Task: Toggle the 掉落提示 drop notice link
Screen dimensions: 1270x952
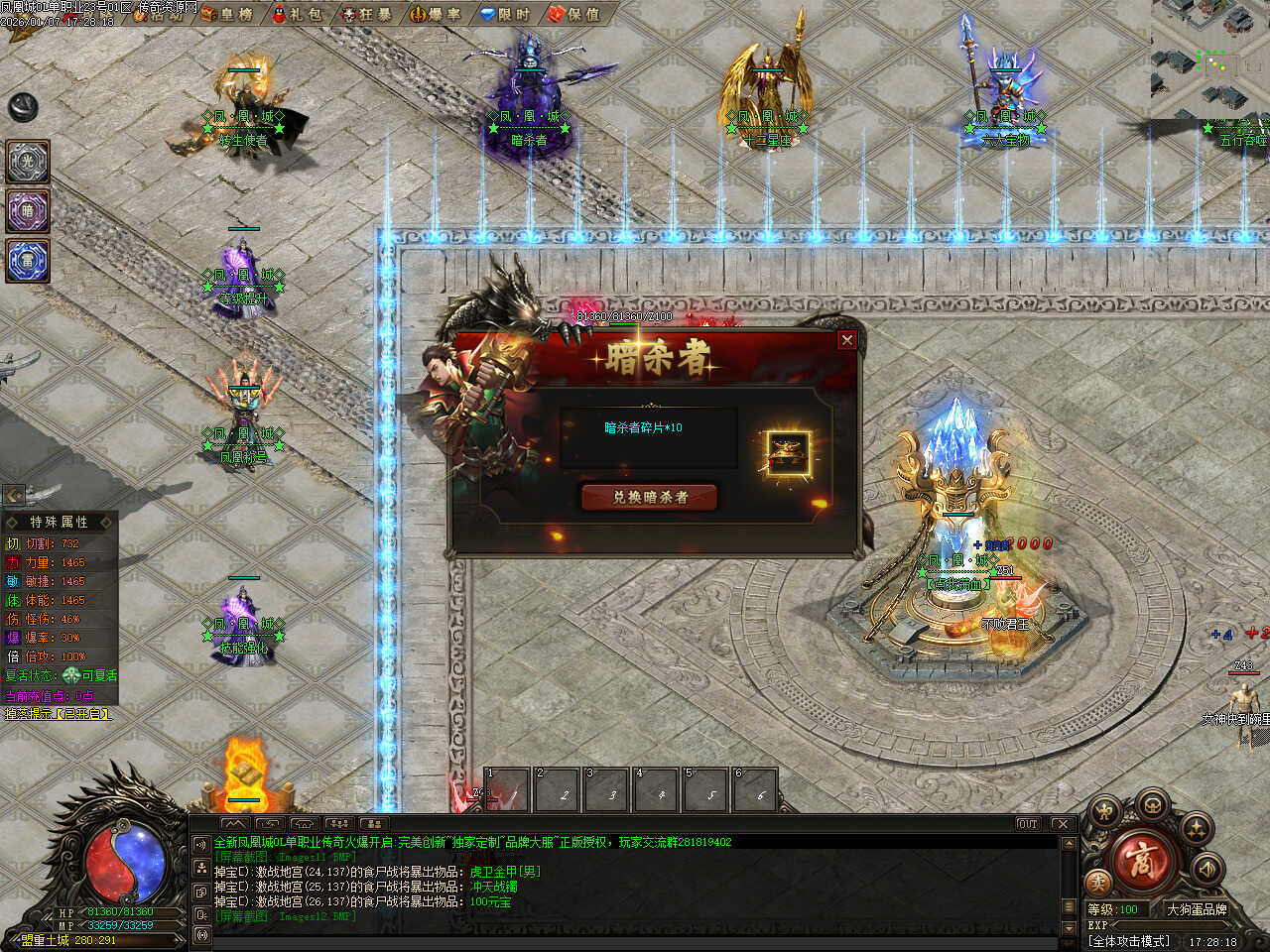Action: [x=58, y=714]
